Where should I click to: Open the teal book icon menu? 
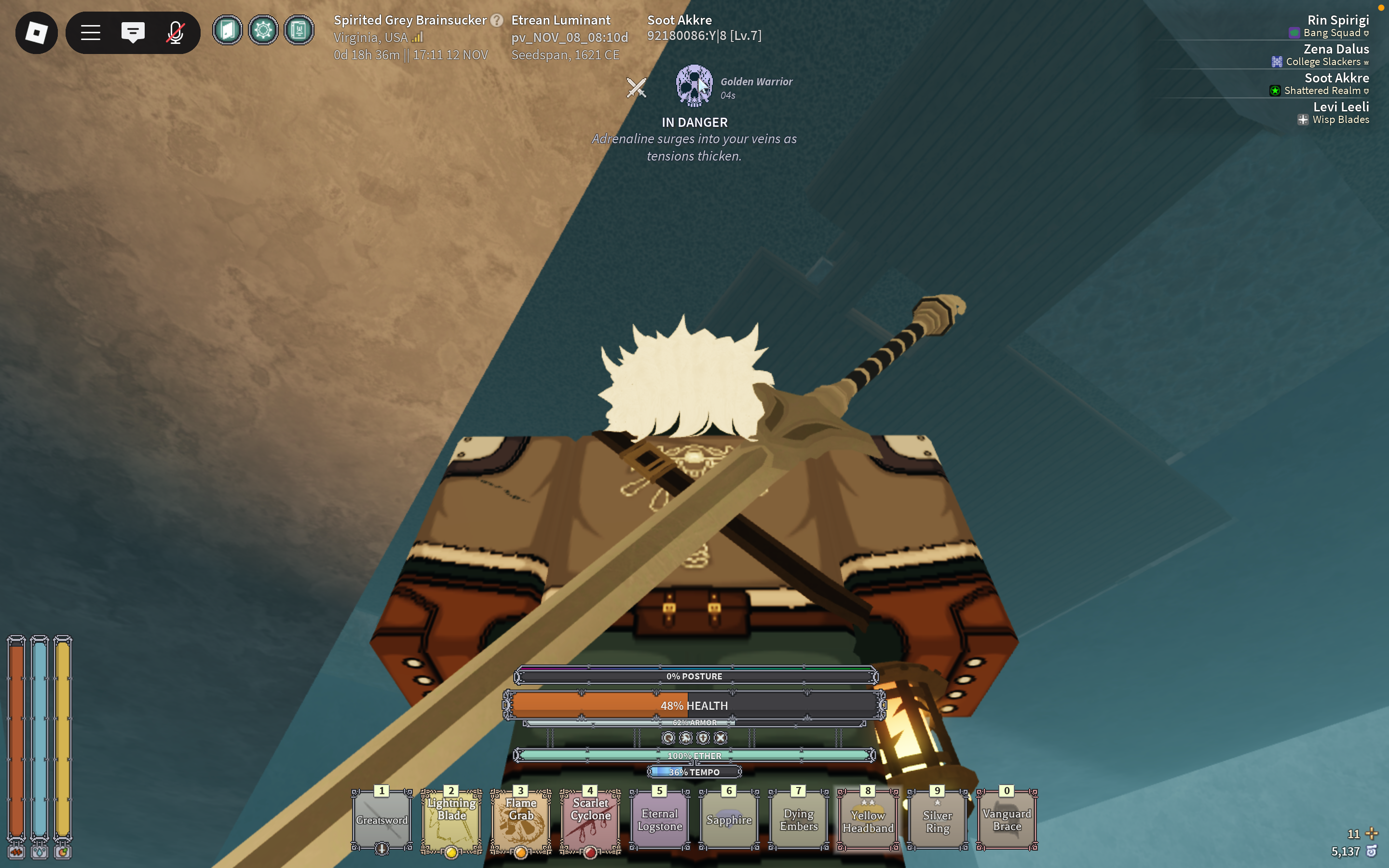227,30
